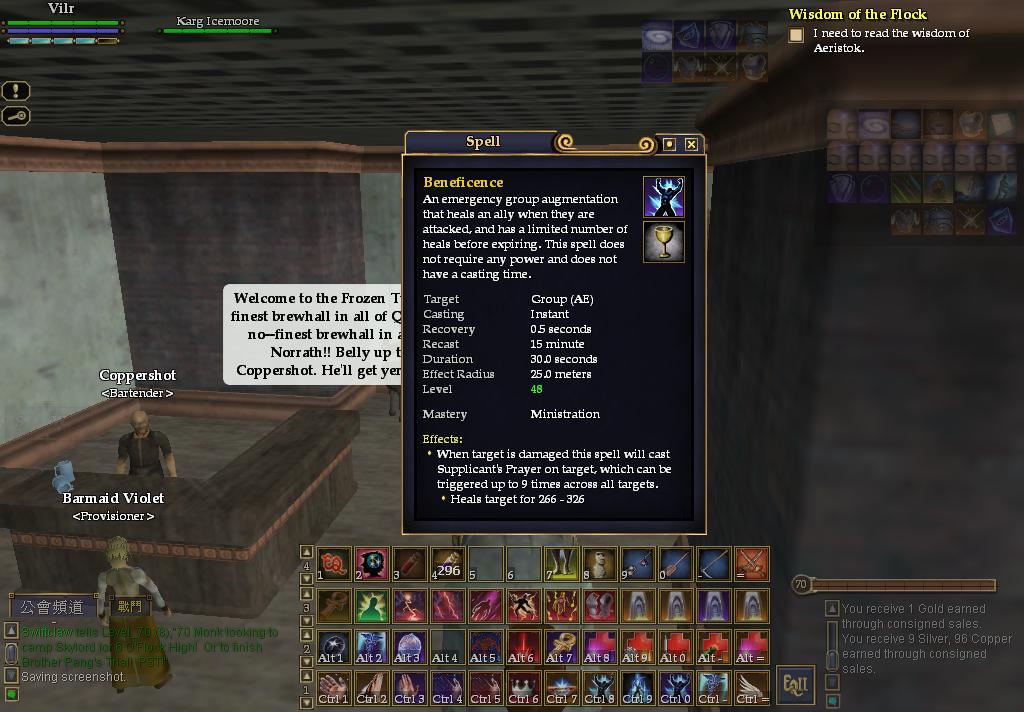Image resolution: width=1024 pixels, height=712 pixels.
Task: Open the EQII main menu button
Action: (796, 684)
